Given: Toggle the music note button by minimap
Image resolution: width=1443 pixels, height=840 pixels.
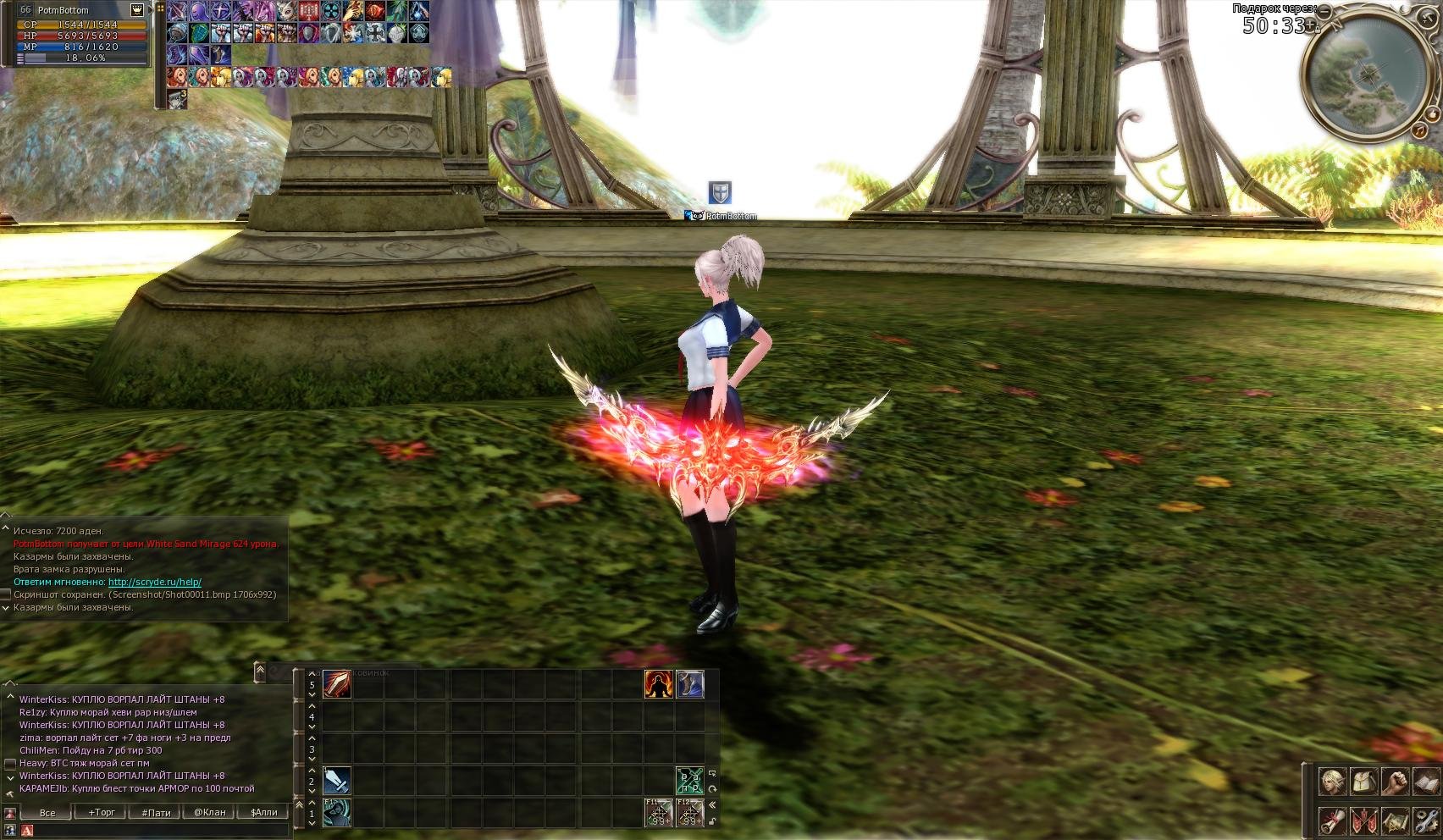Looking at the screenshot, I should point(1418,131).
